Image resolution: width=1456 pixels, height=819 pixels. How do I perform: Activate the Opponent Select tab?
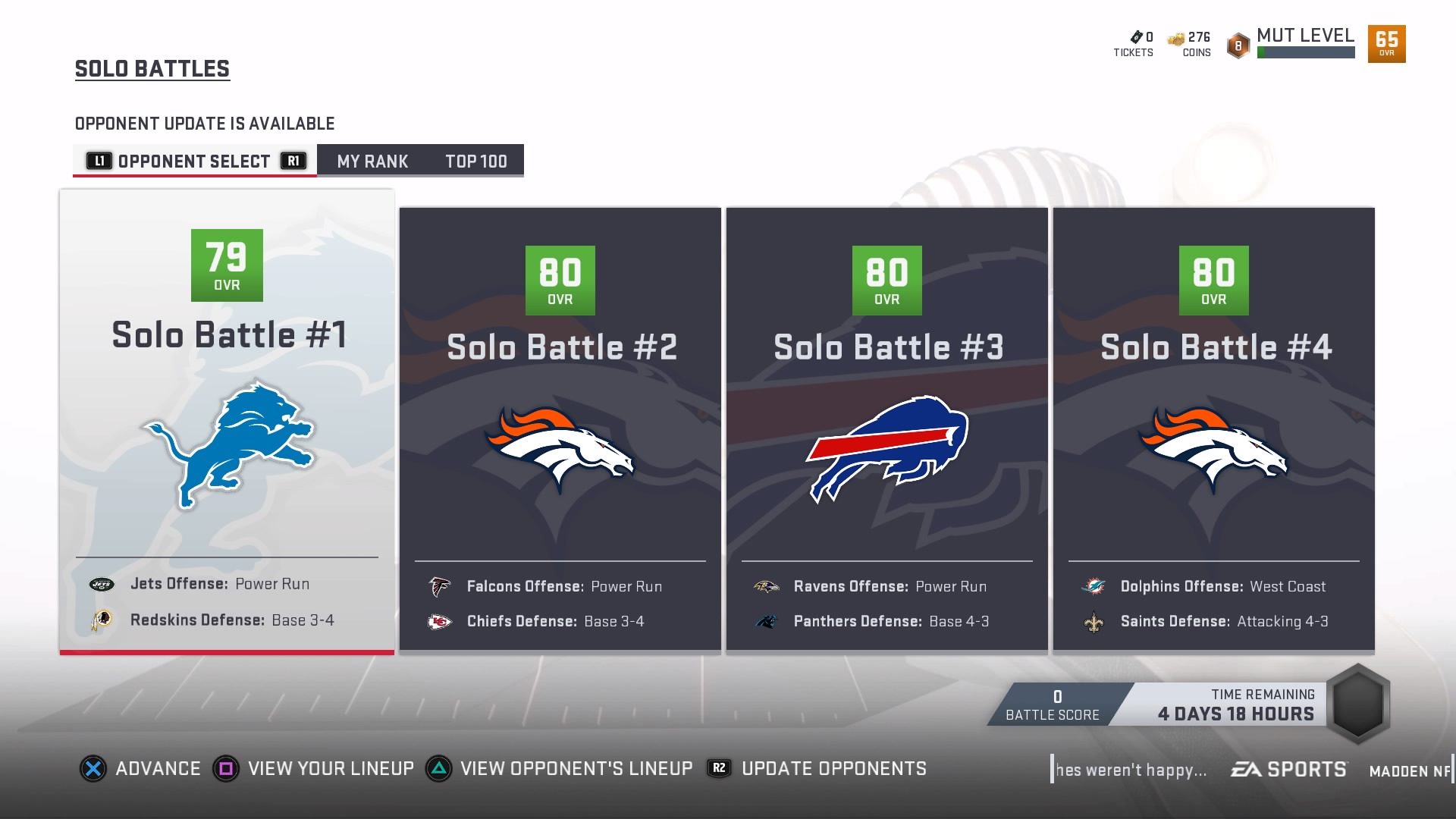point(194,162)
